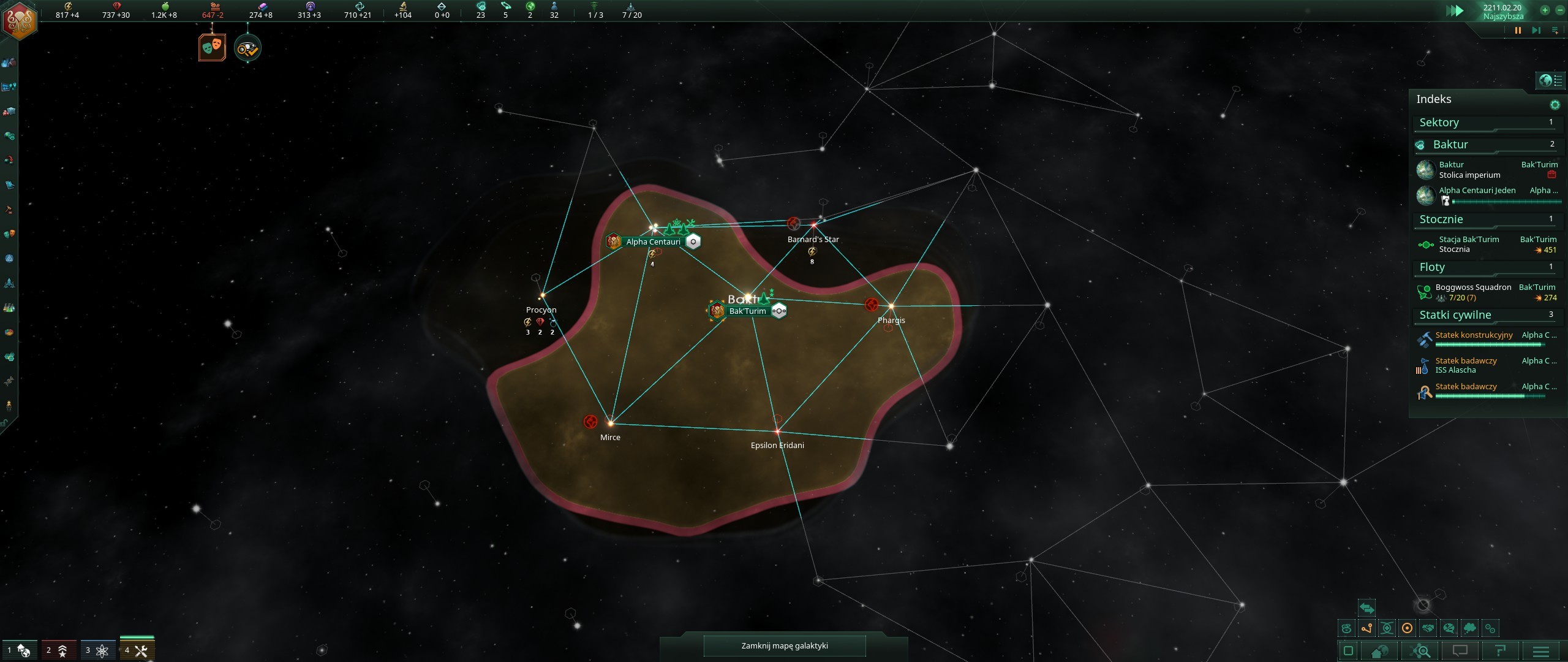Toggle the outliner visibility (square icon)
This screenshot has height=662, width=1568.
pos(1349,651)
